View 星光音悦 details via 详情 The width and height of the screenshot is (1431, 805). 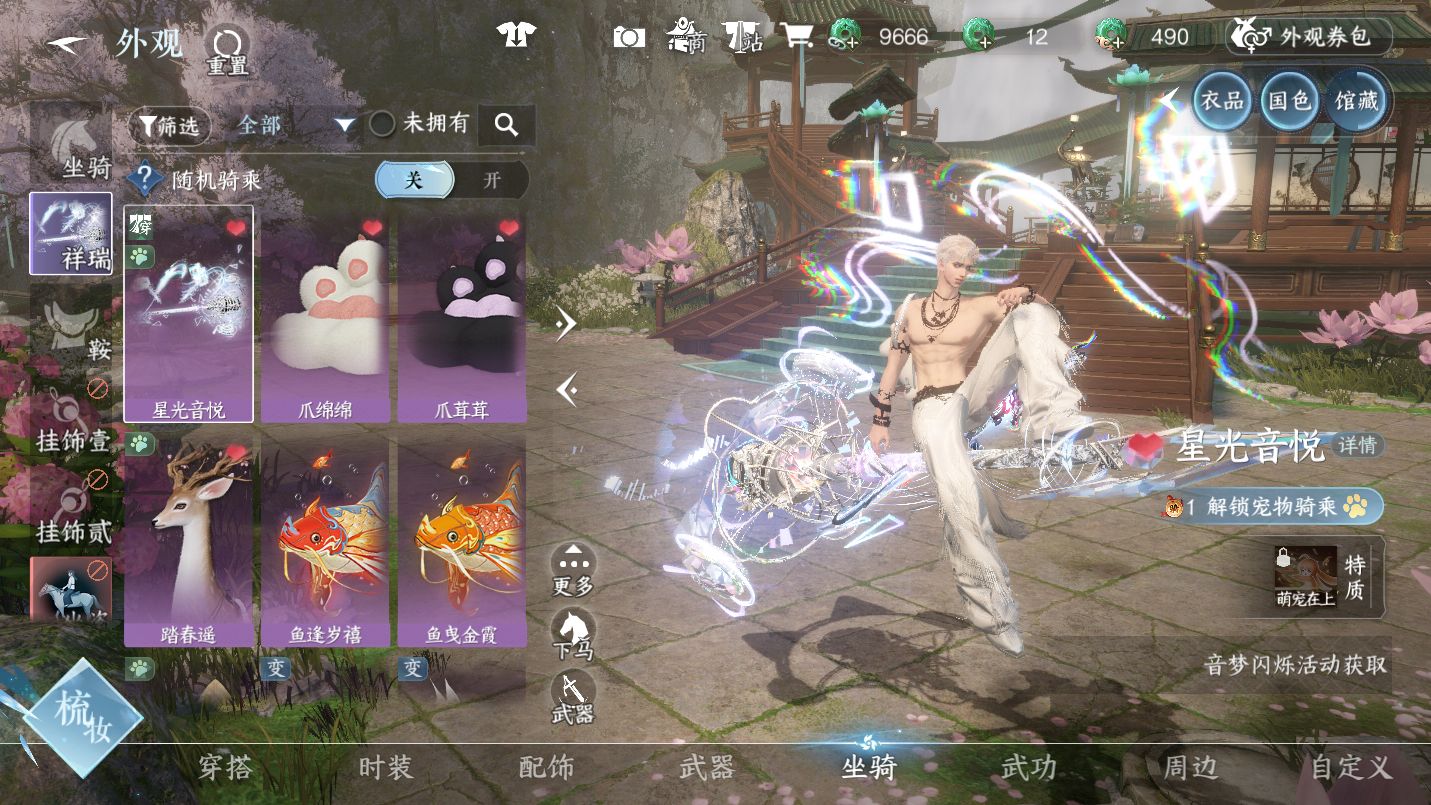point(1359,445)
